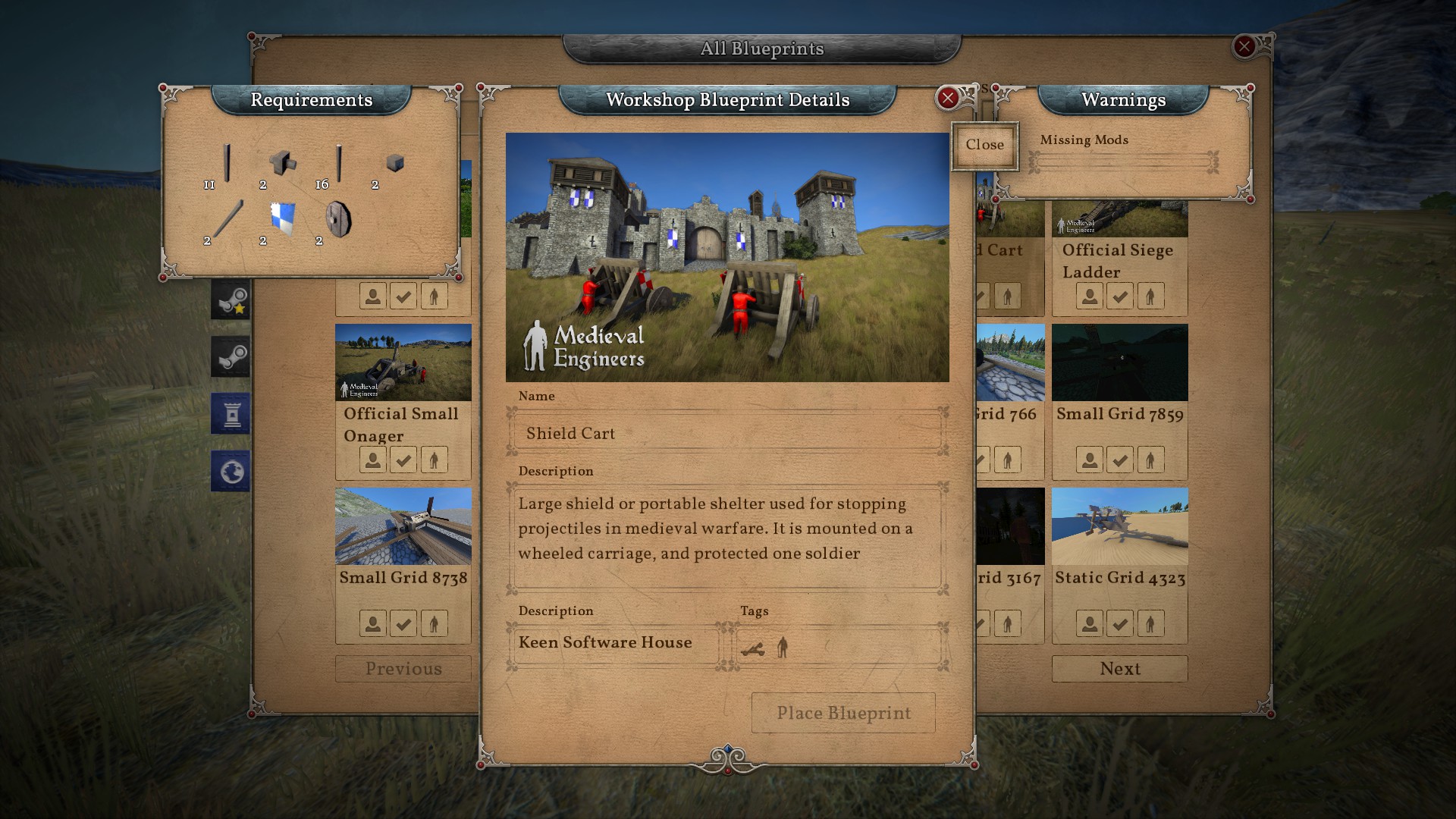Viewport: 1456px width, 819px height.
Task: Select the castle tower blueprint category
Action: (x=231, y=414)
